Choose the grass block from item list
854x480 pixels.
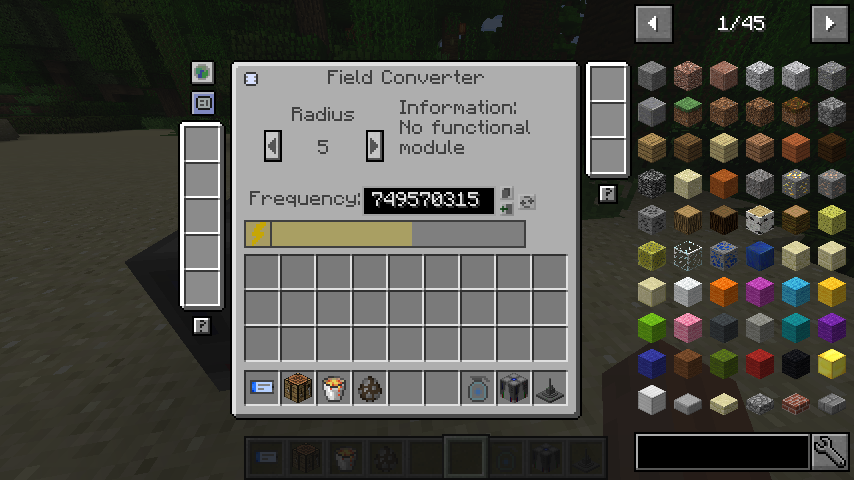688,111
